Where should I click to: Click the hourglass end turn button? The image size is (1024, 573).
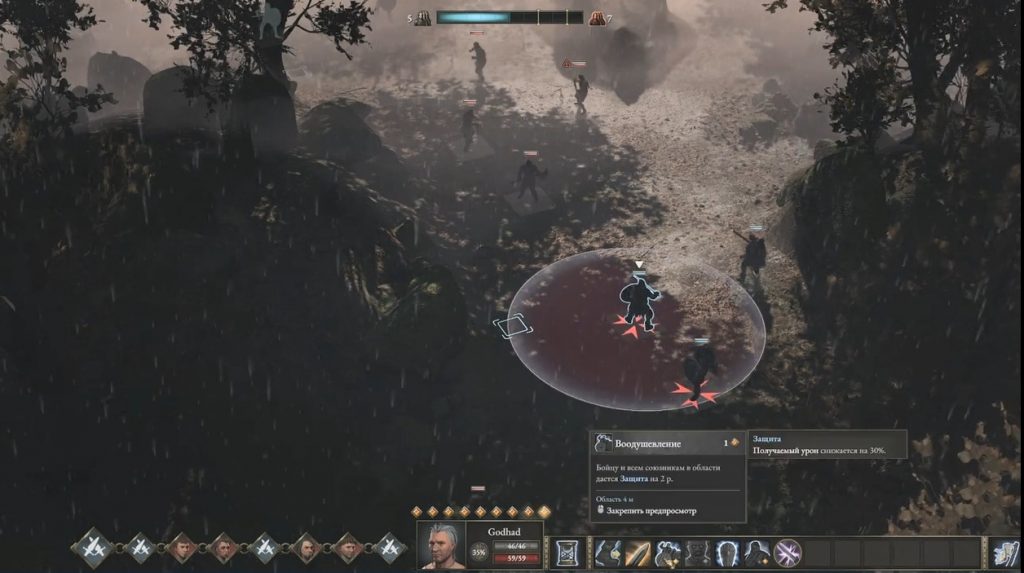pos(567,552)
